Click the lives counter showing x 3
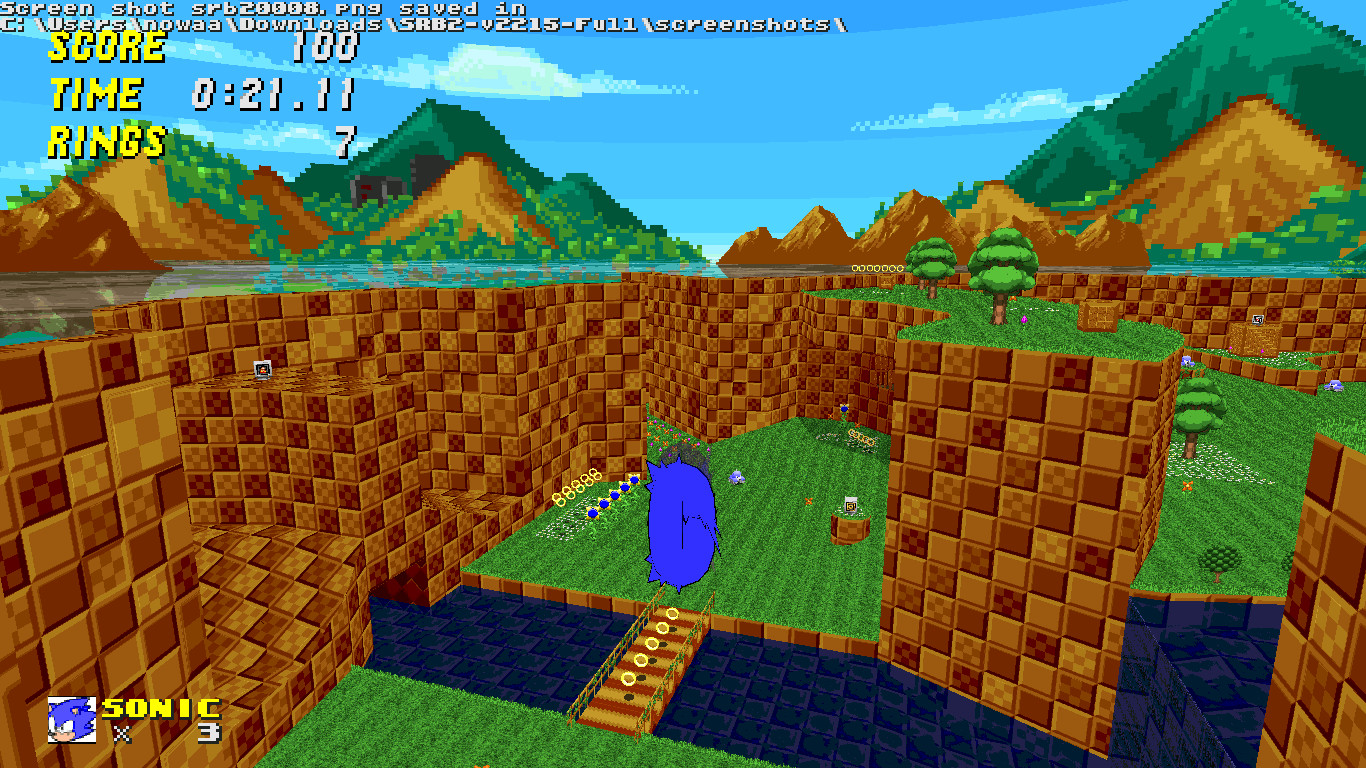This screenshot has width=1366, height=768. [163, 735]
